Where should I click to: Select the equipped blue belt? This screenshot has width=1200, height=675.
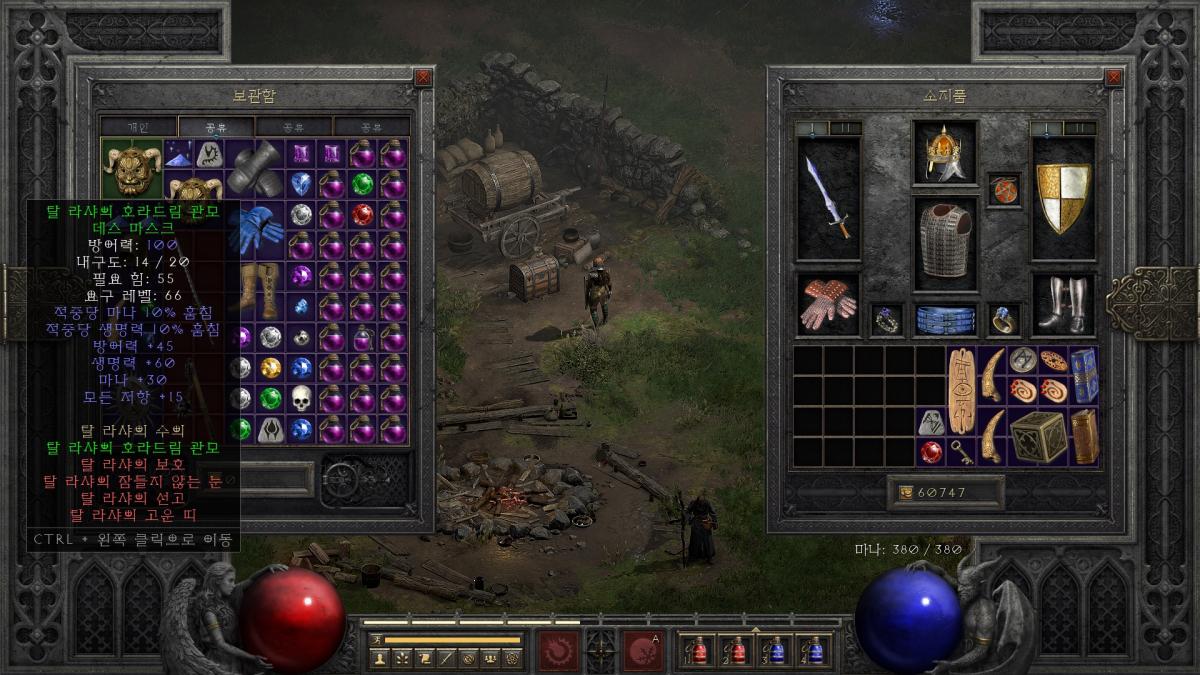945,319
